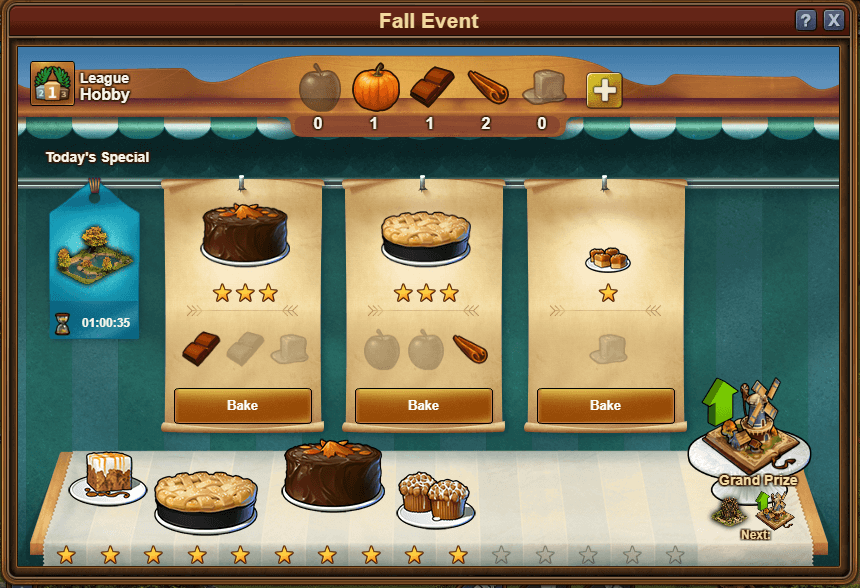Select the carrot cake slice plate

coord(108,477)
